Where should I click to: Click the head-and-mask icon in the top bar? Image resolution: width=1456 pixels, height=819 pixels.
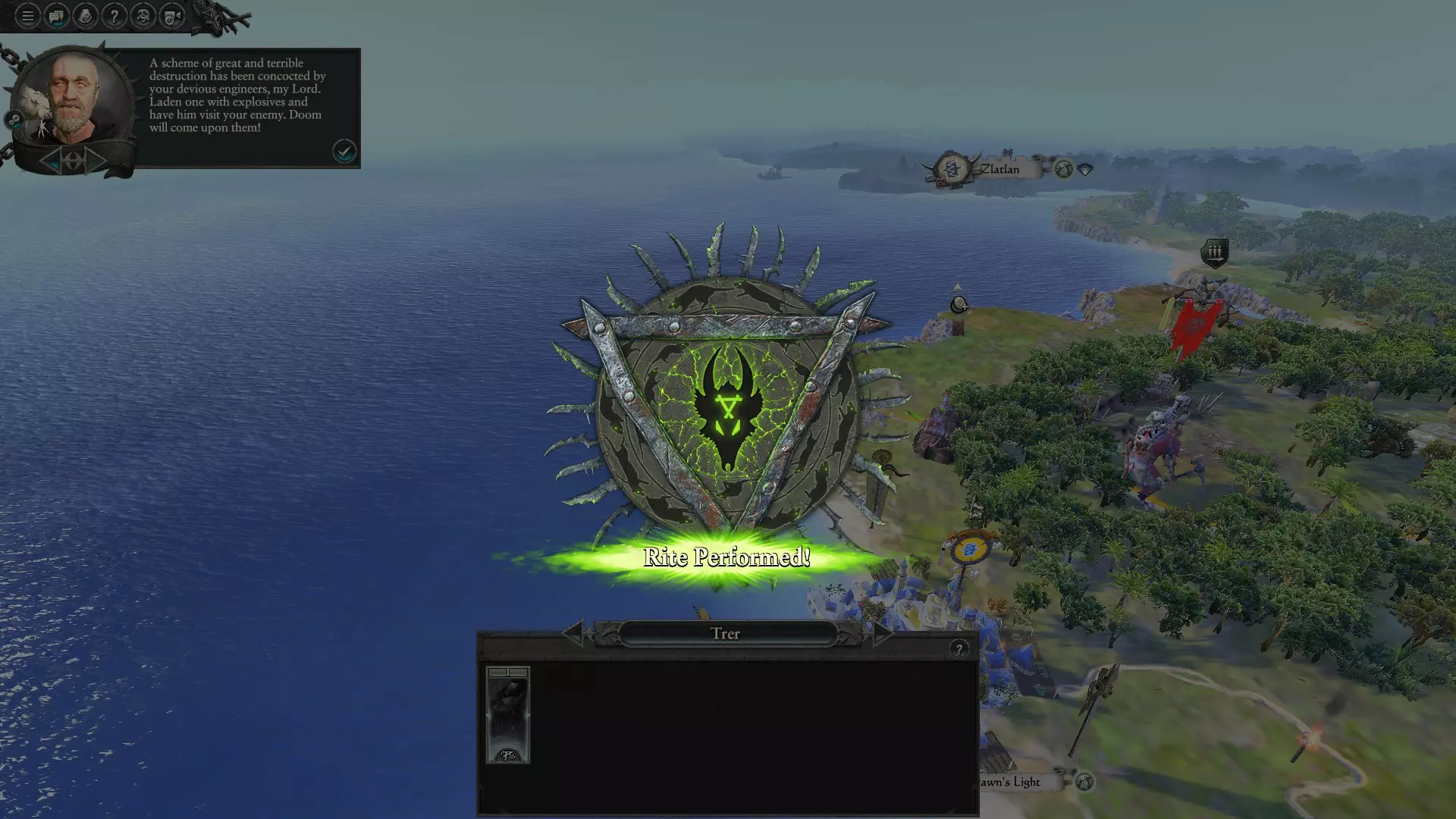click(143, 16)
